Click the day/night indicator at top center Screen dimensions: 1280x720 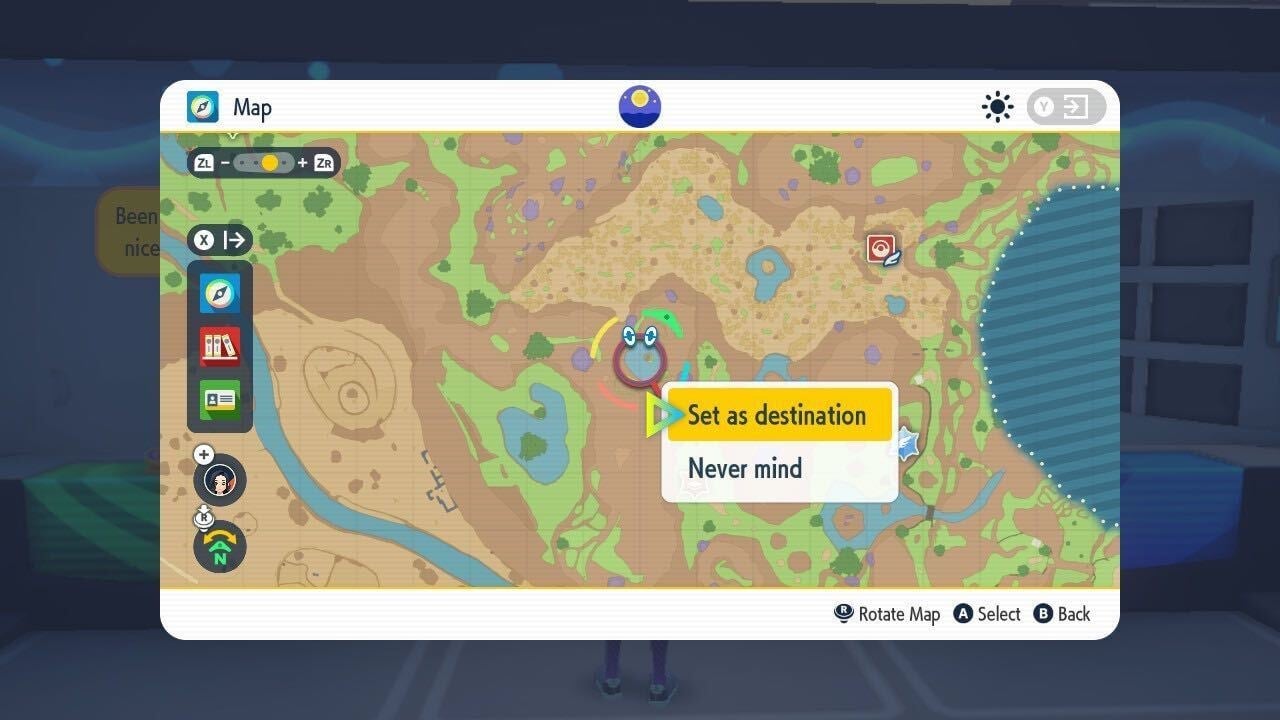pyautogui.click(x=639, y=106)
